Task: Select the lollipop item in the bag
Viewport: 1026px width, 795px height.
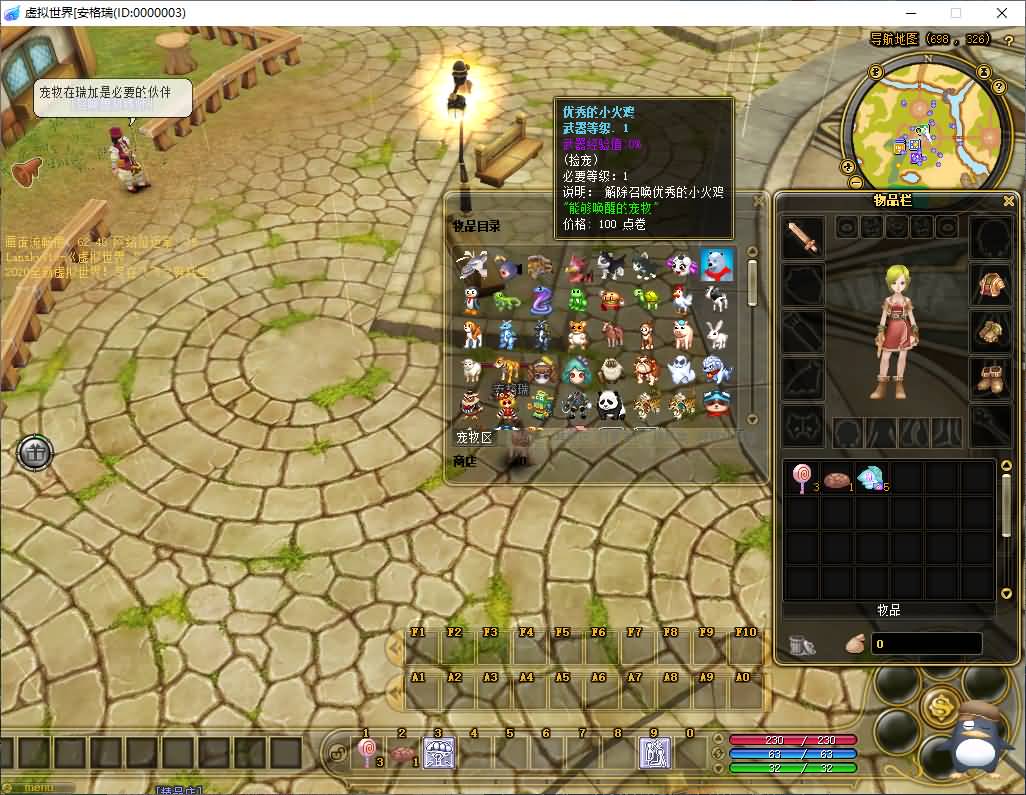Action: click(802, 478)
